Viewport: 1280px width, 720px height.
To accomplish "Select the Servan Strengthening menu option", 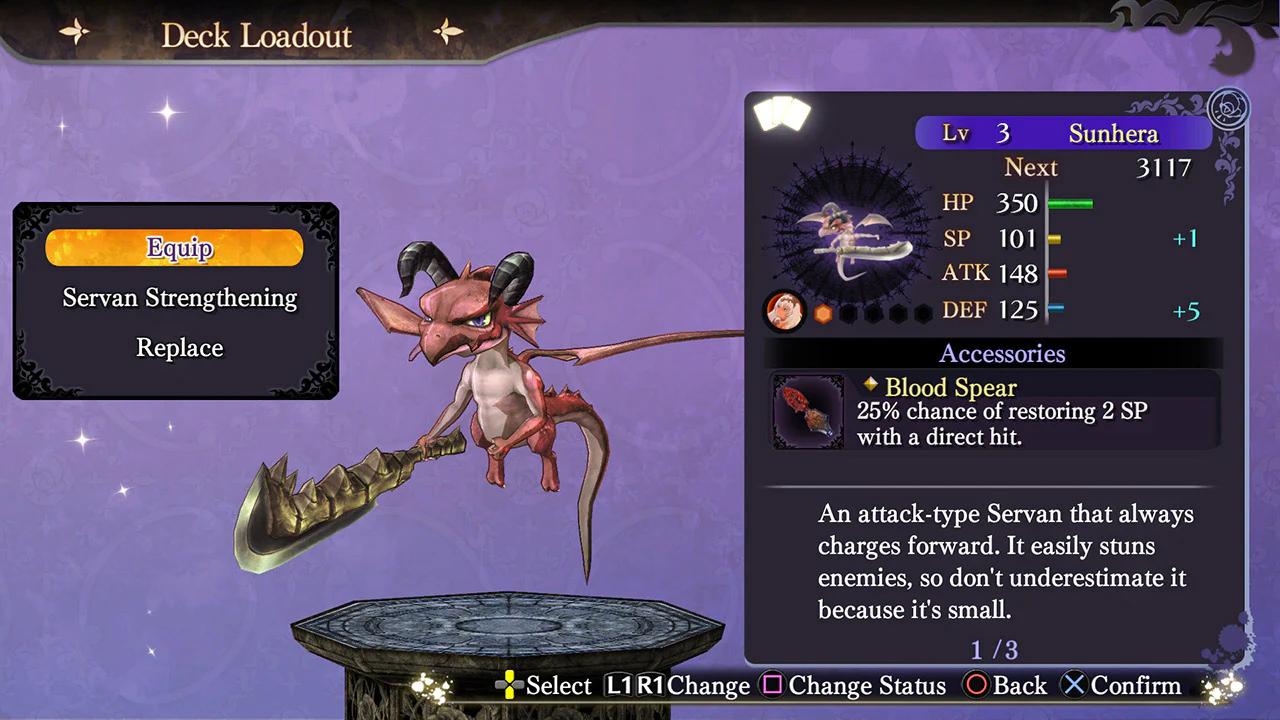I will (x=179, y=298).
